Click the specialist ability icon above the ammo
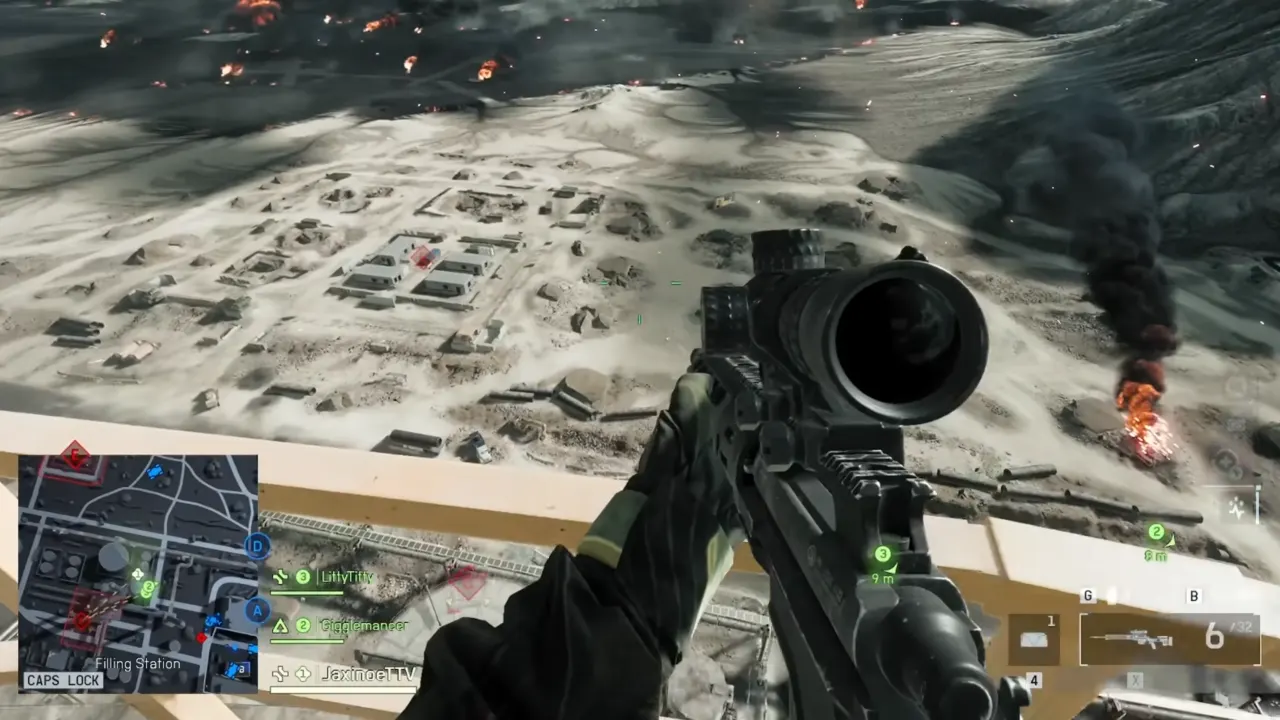Viewport: 1280px width, 720px height. click(1240, 508)
